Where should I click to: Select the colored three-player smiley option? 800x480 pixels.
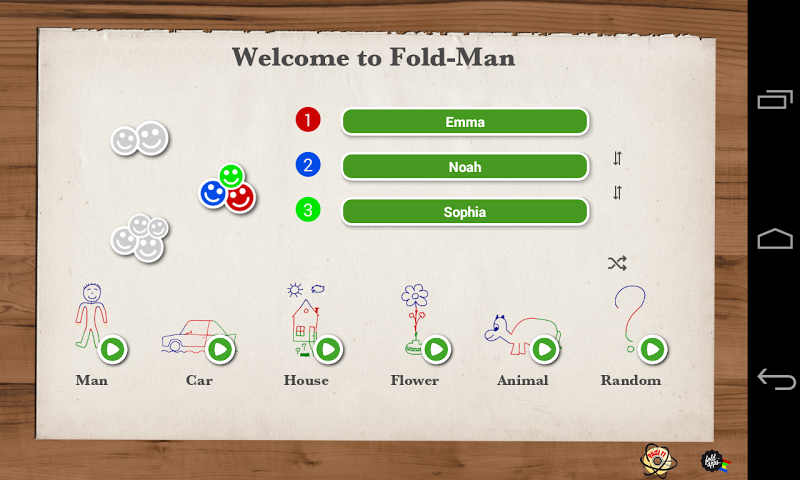pos(228,189)
